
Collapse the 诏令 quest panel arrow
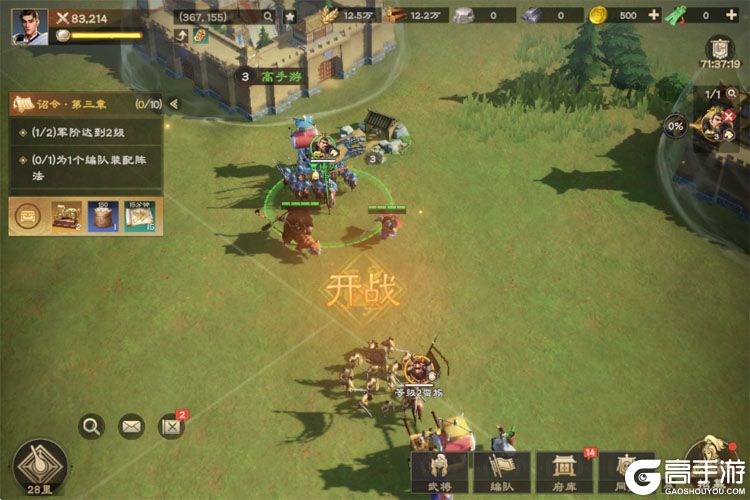point(173,103)
